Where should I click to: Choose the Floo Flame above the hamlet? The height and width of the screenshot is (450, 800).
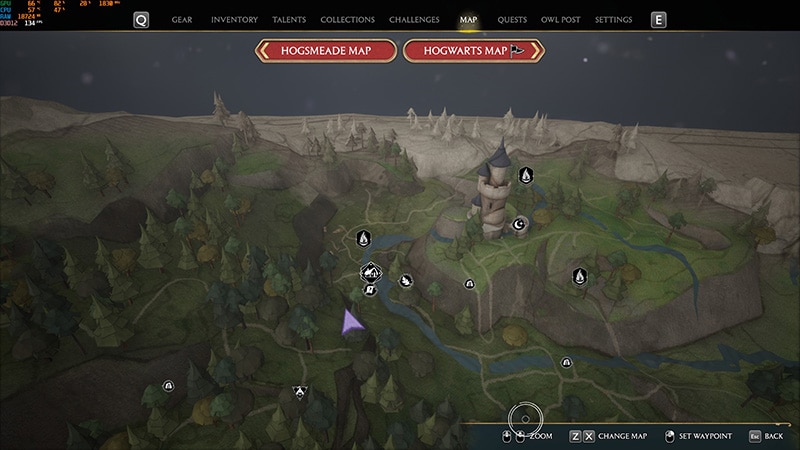364,239
